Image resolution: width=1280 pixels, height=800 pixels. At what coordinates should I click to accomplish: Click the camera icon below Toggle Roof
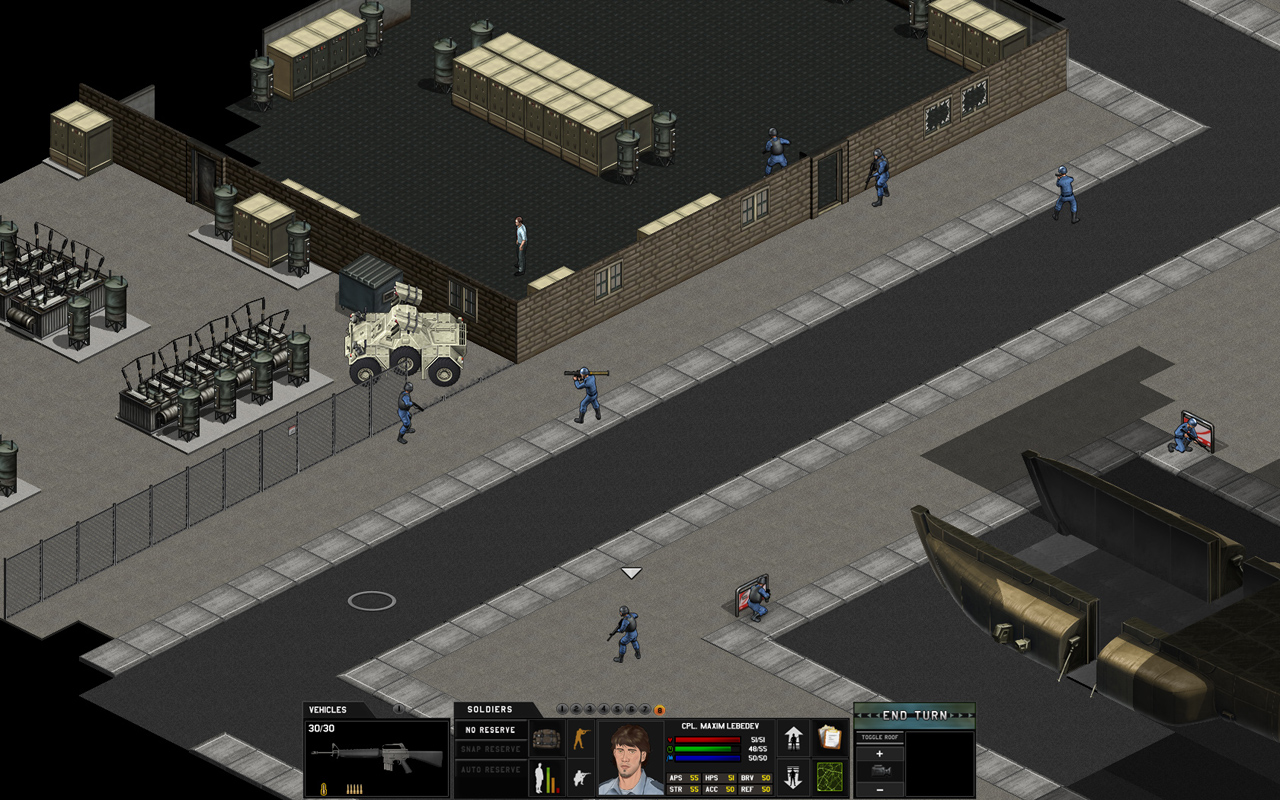881,771
